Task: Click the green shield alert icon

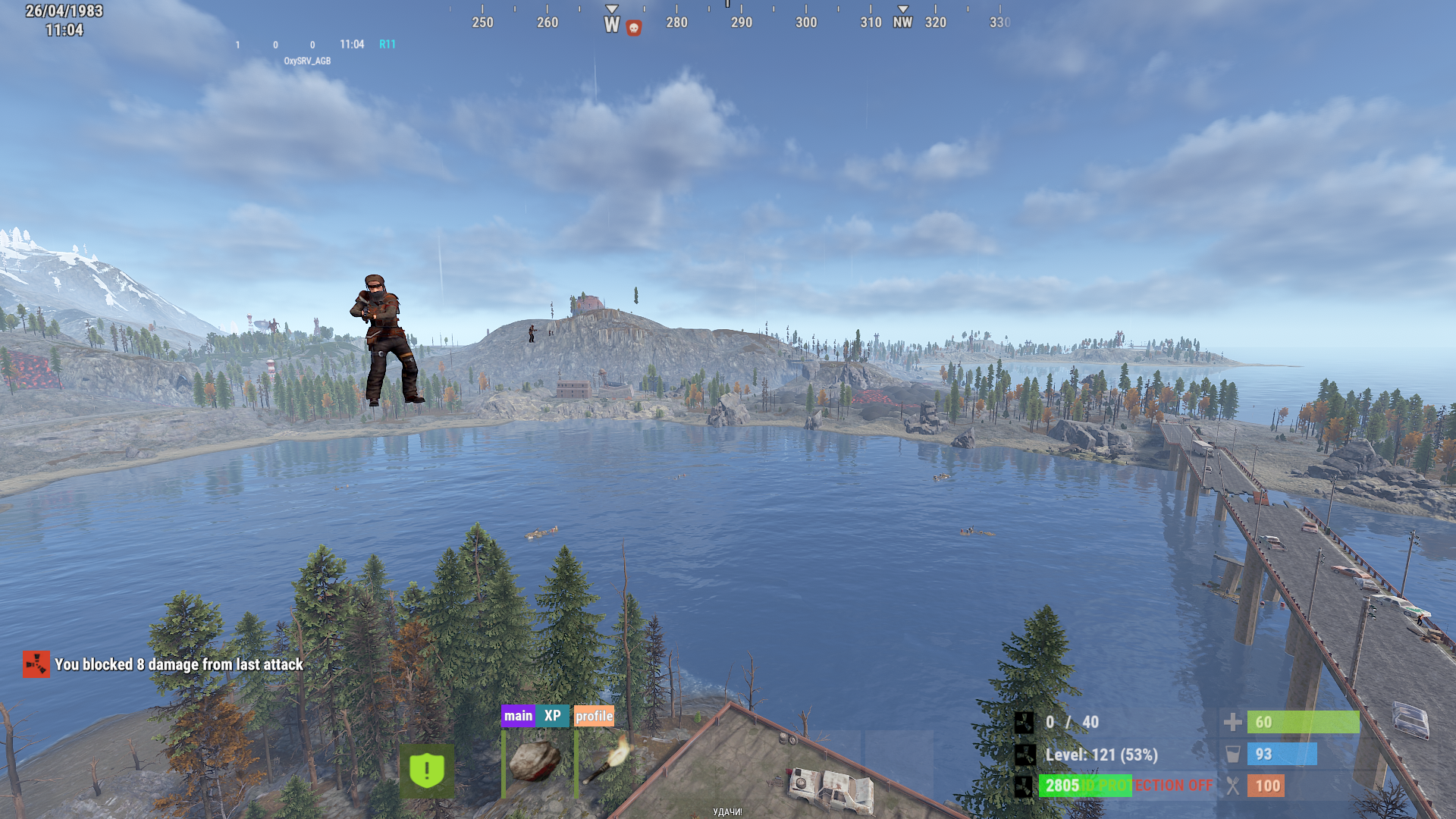Action: [x=427, y=770]
